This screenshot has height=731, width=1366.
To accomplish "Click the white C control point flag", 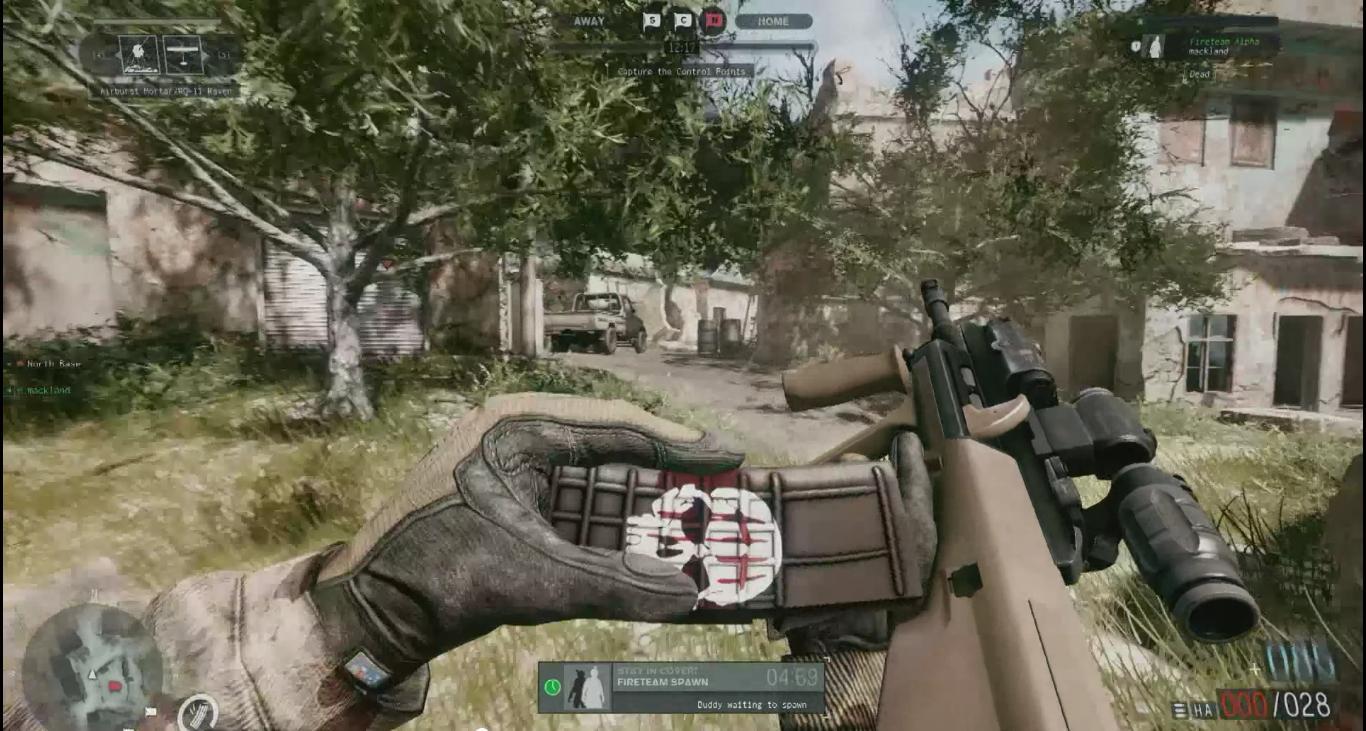I will coord(684,21).
